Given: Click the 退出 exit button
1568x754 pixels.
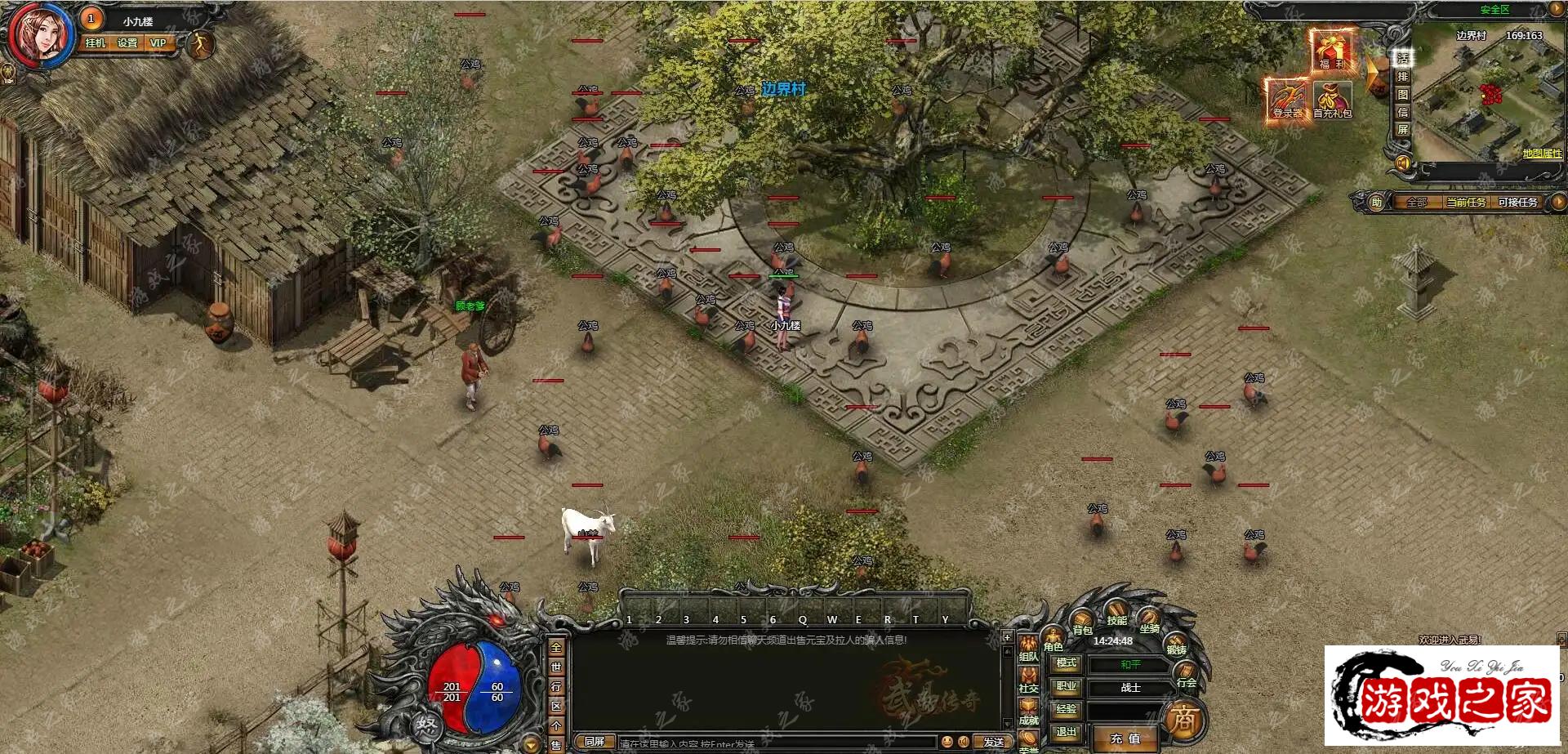Looking at the screenshot, I should point(1066,732).
